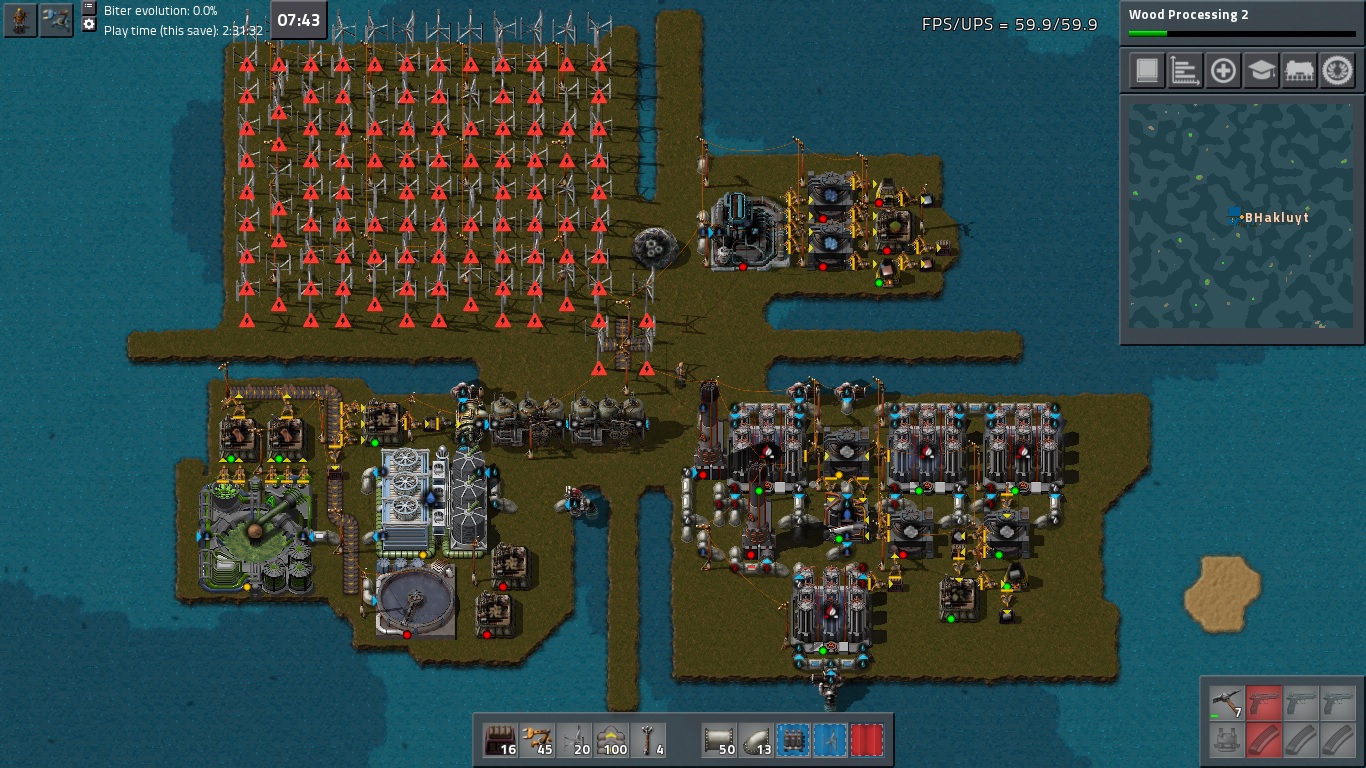Open the blueprint book shortcut

pyautogui.click(x=1147, y=71)
